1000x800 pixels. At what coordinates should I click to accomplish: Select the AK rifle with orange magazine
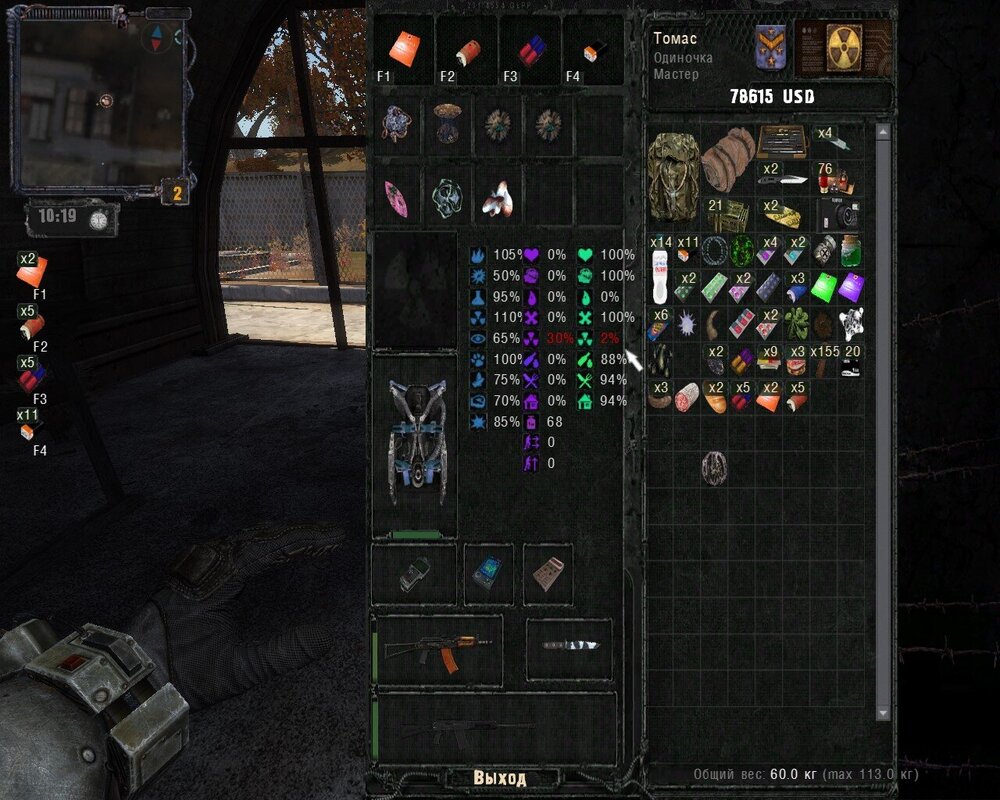pyautogui.click(x=437, y=651)
